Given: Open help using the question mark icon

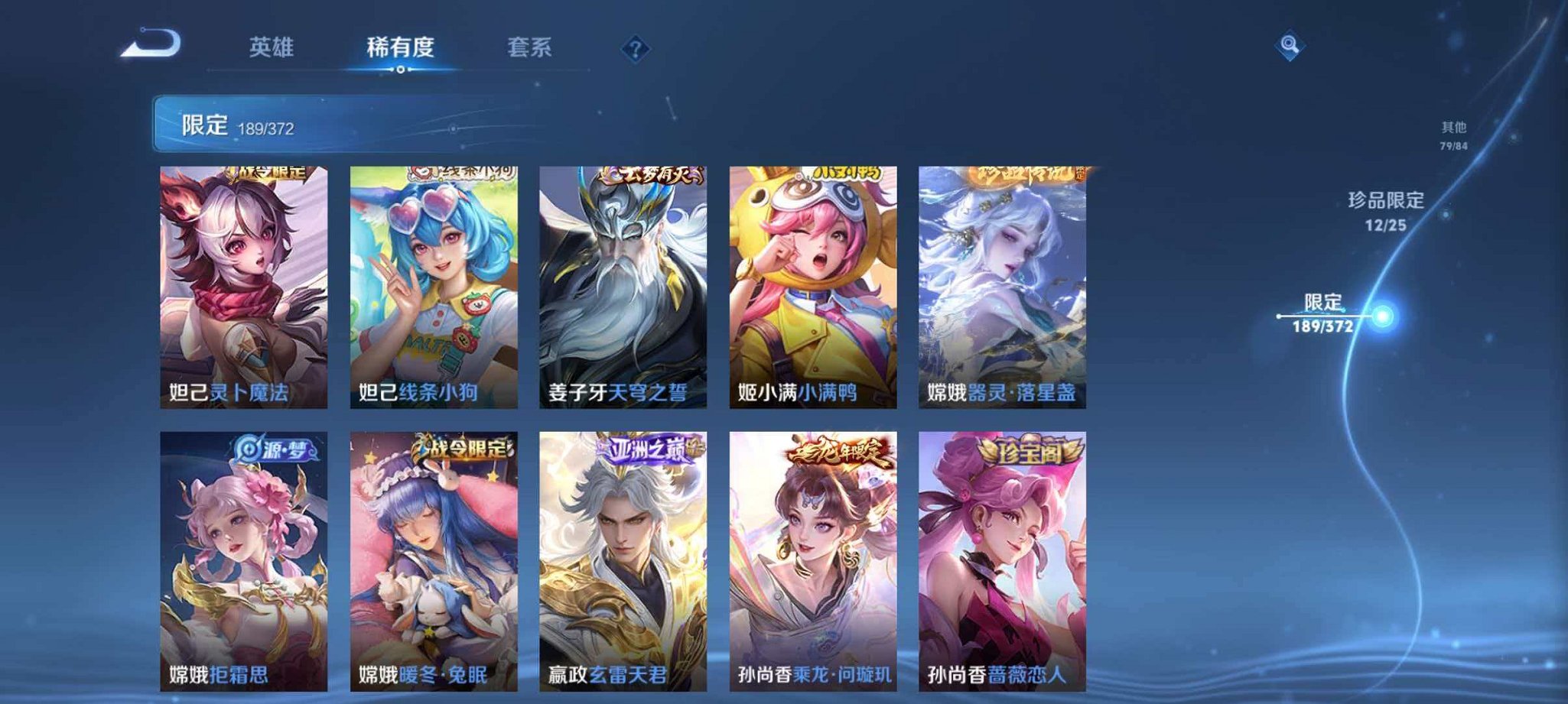Looking at the screenshot, I should 635,48.
